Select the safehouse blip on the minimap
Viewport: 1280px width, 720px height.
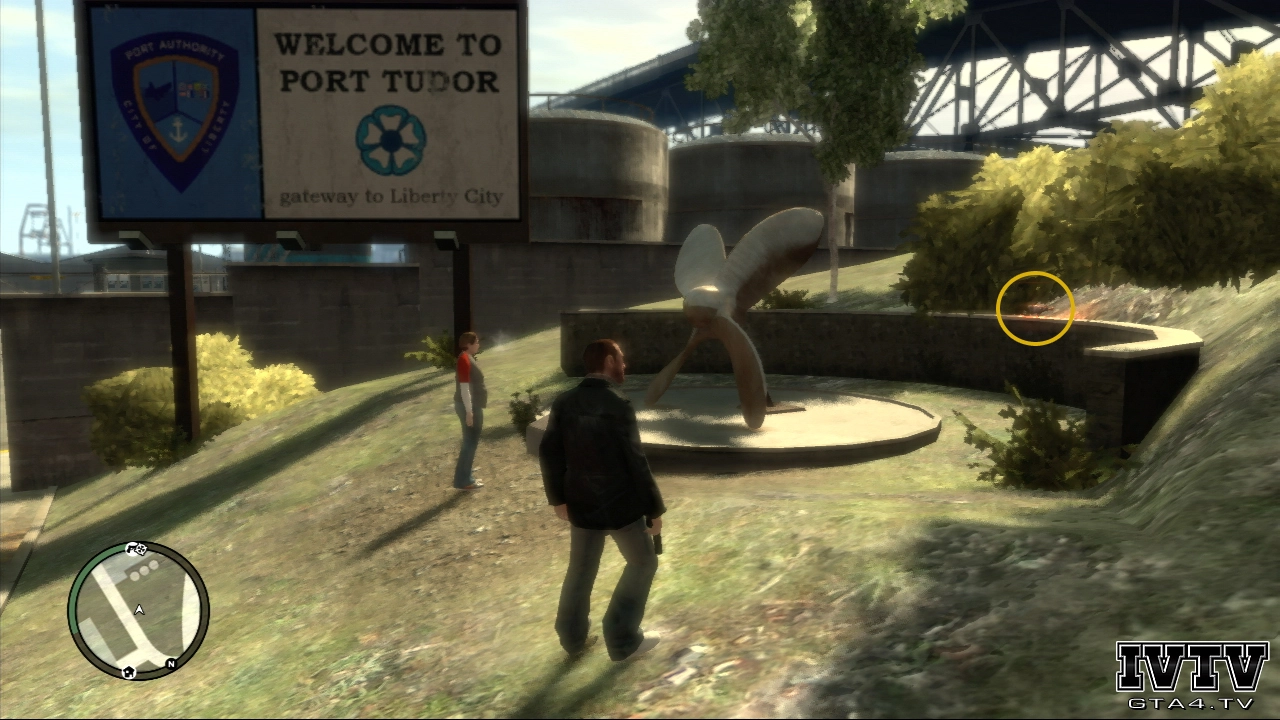click(128, 671)
